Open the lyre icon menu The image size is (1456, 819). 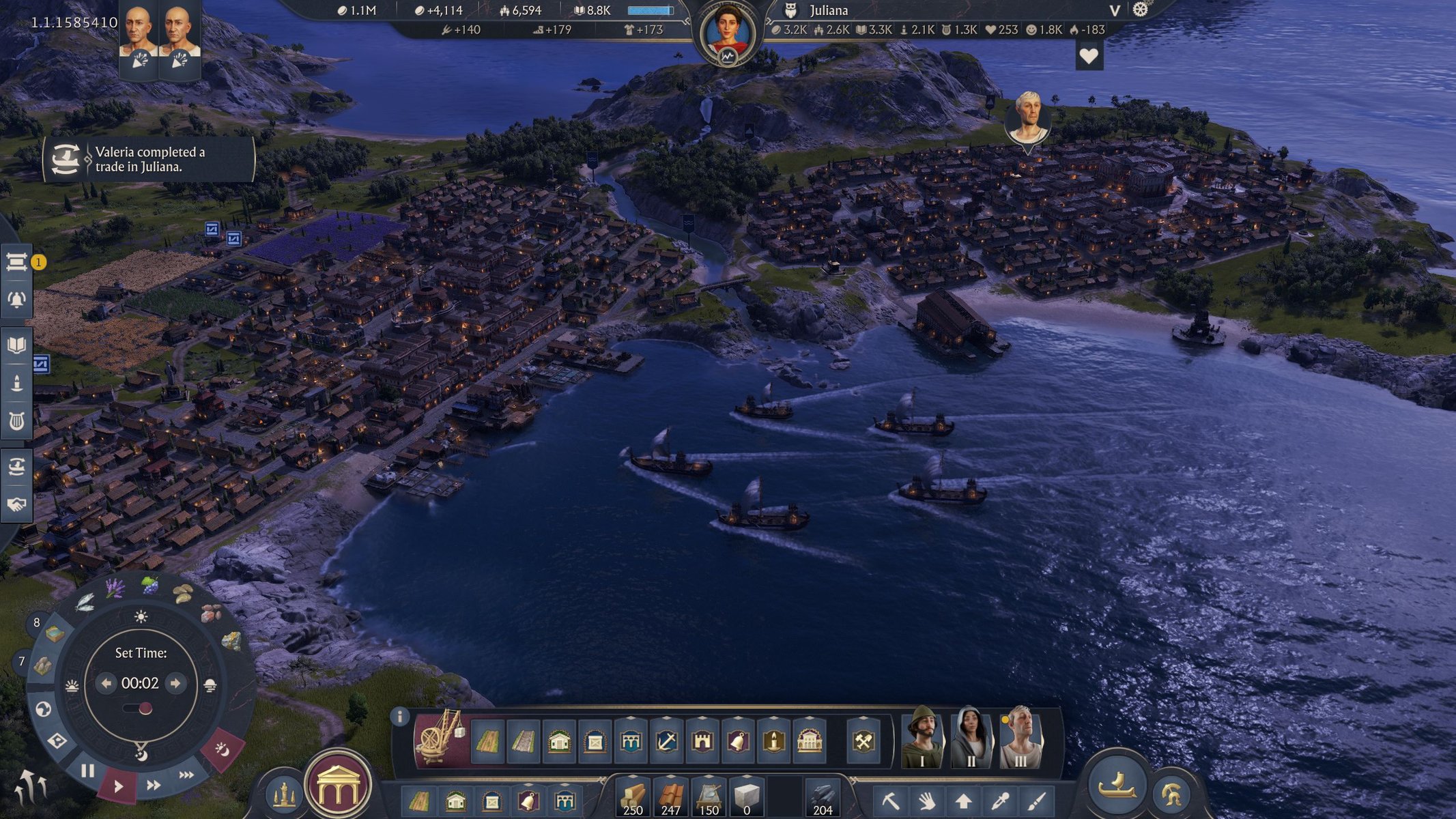[17, 421]
